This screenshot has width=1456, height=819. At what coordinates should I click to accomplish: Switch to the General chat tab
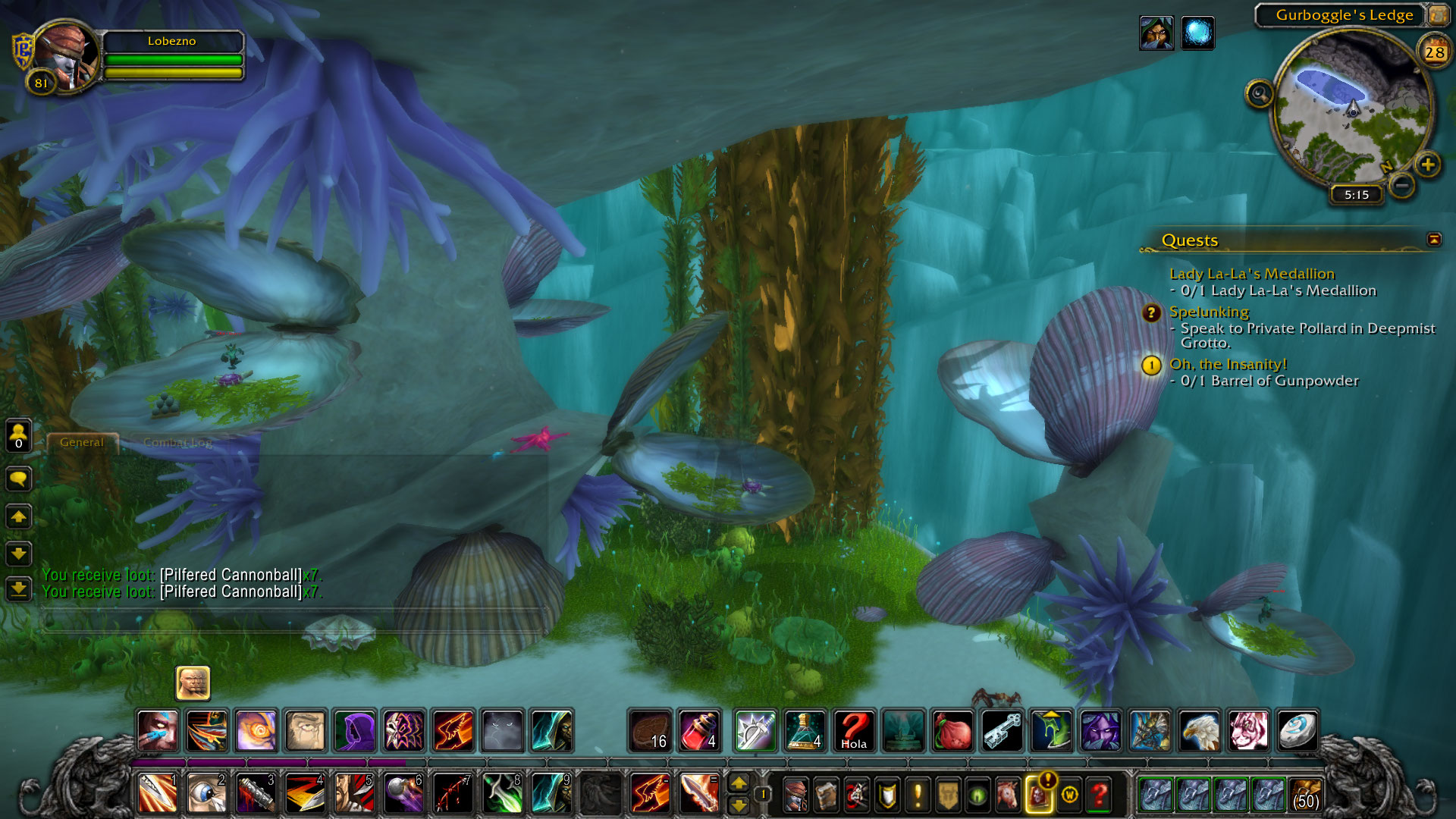click(82, 443)
